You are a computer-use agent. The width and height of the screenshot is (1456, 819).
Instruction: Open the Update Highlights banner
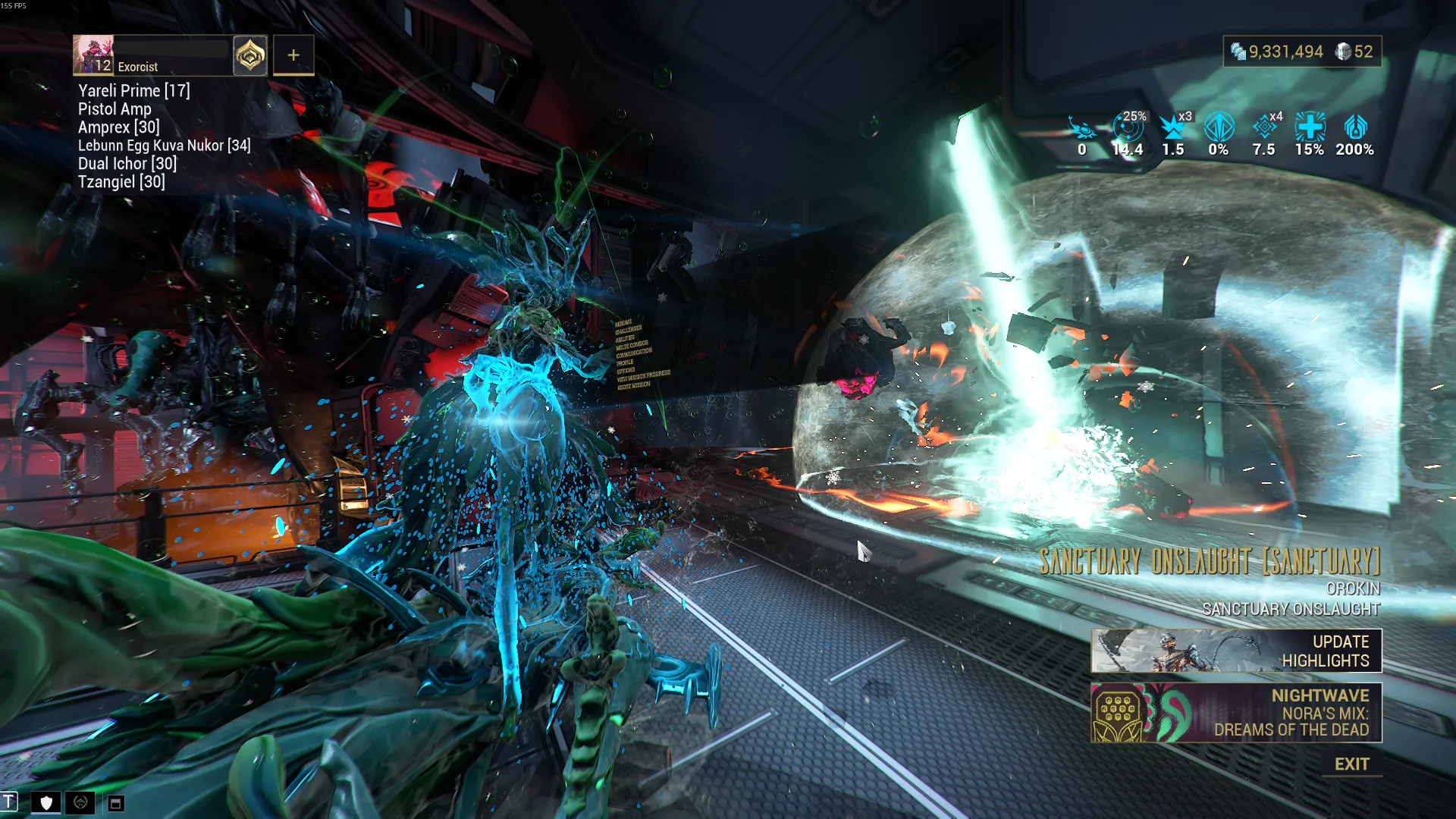(1236, 651)
